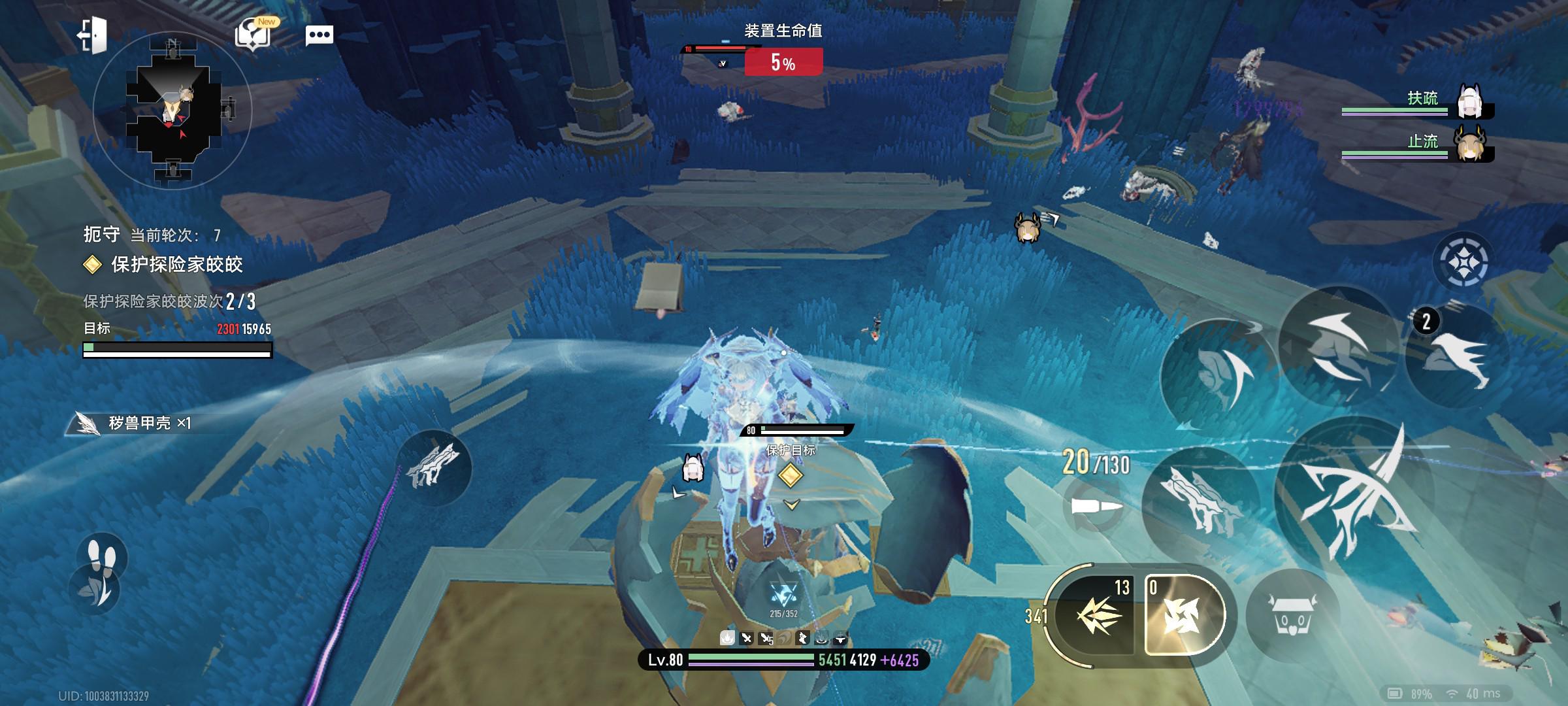1568x706 pixels.
Task: Expand the circular minimap
Action: pos(172,109)
